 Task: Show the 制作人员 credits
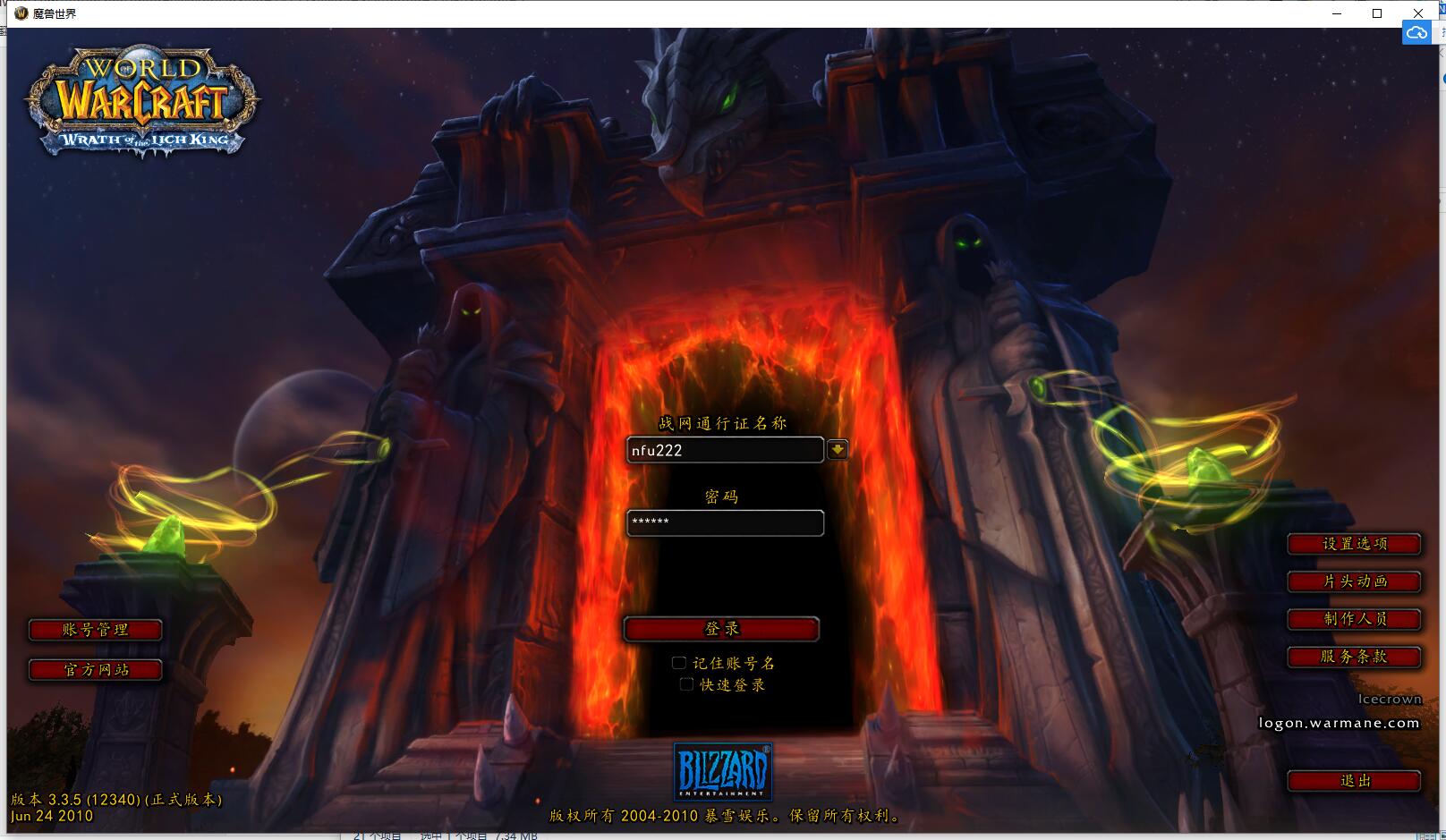(1354, 619)
